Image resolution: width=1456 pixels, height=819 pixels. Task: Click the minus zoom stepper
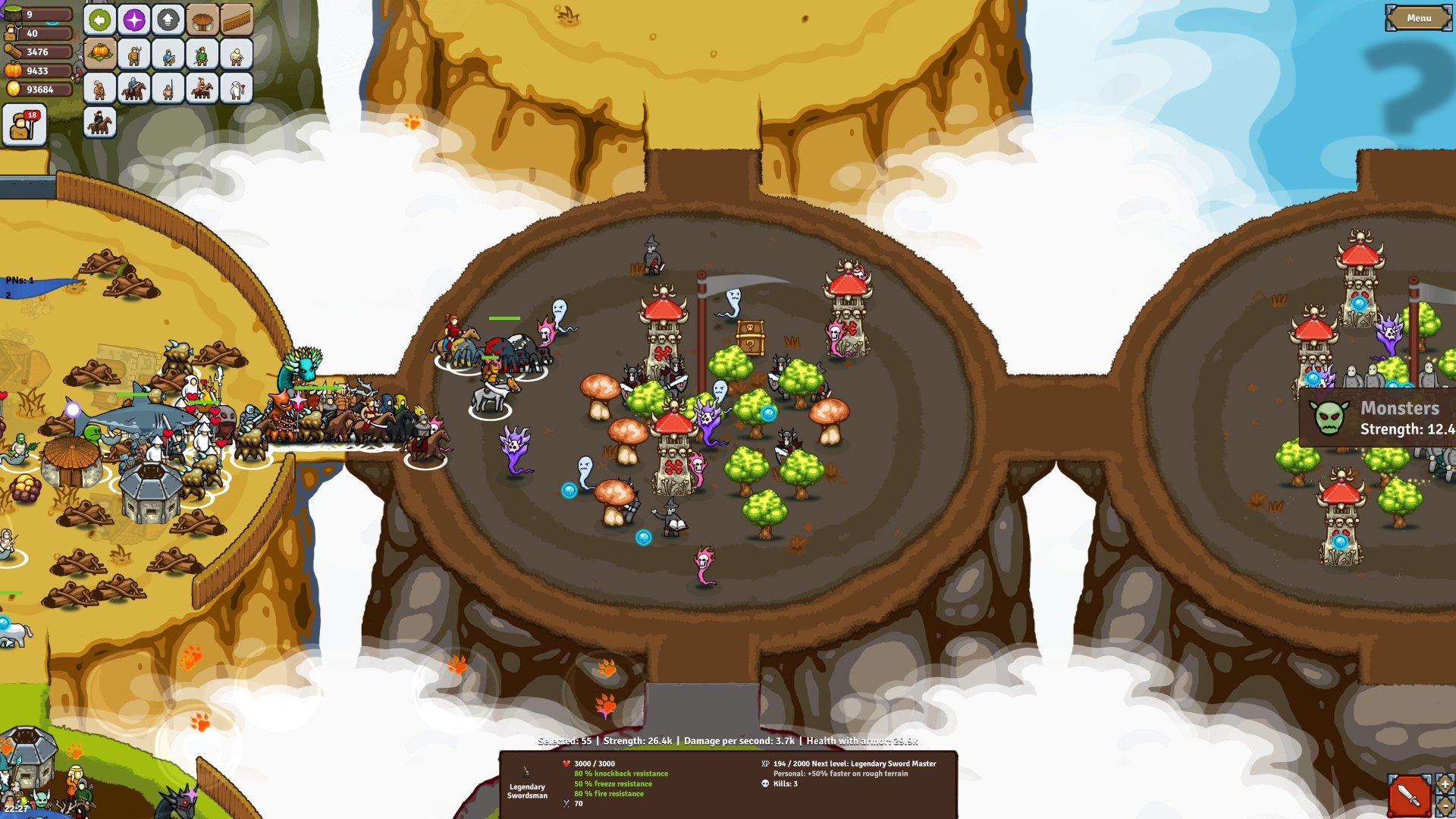coord(1445,806)
